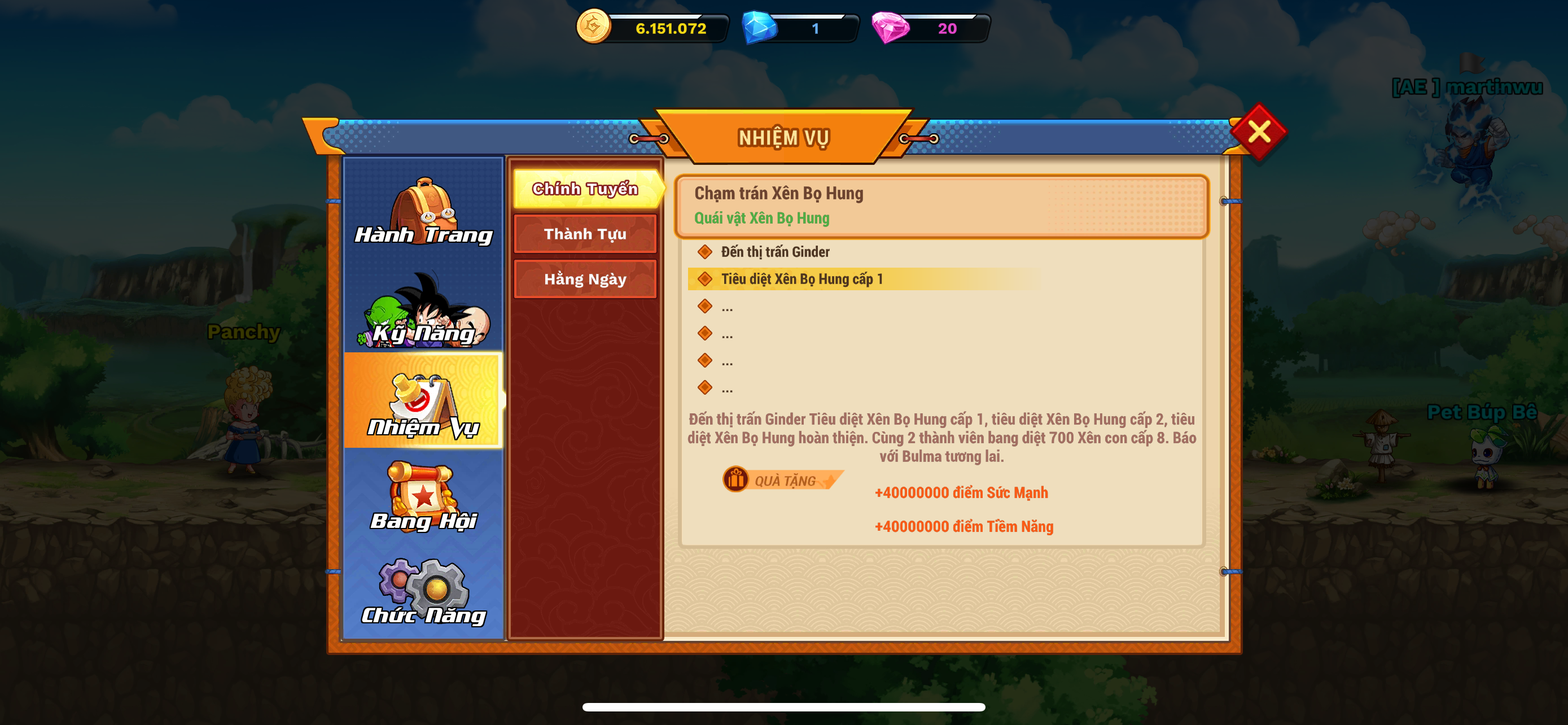This screenshot has width=1568, height=725.
Task: Switch to the Hằng Ngày tab
Action: coord(585,279)
